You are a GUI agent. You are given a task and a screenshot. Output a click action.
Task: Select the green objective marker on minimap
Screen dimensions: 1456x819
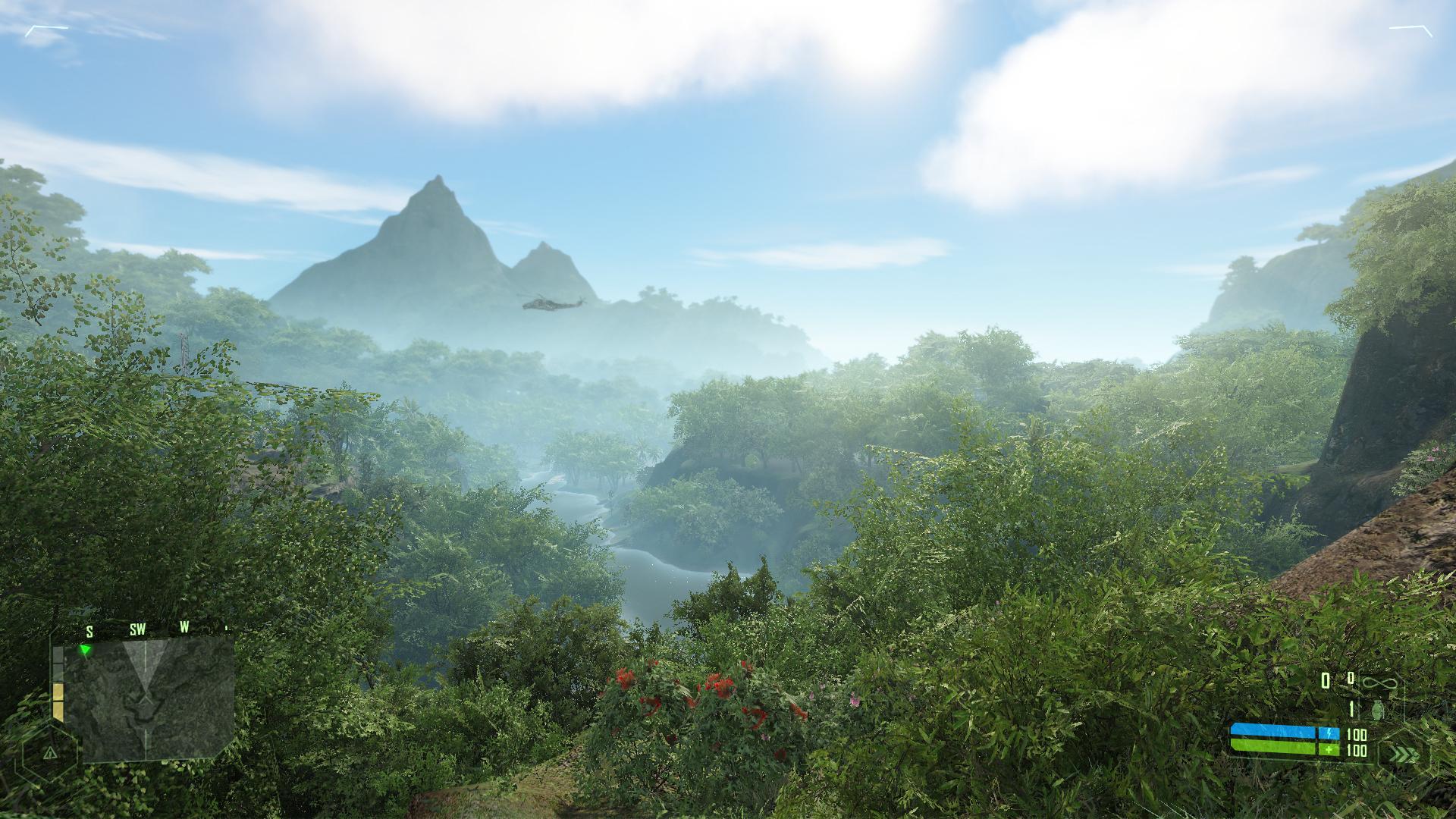click(x=86, y=650)
